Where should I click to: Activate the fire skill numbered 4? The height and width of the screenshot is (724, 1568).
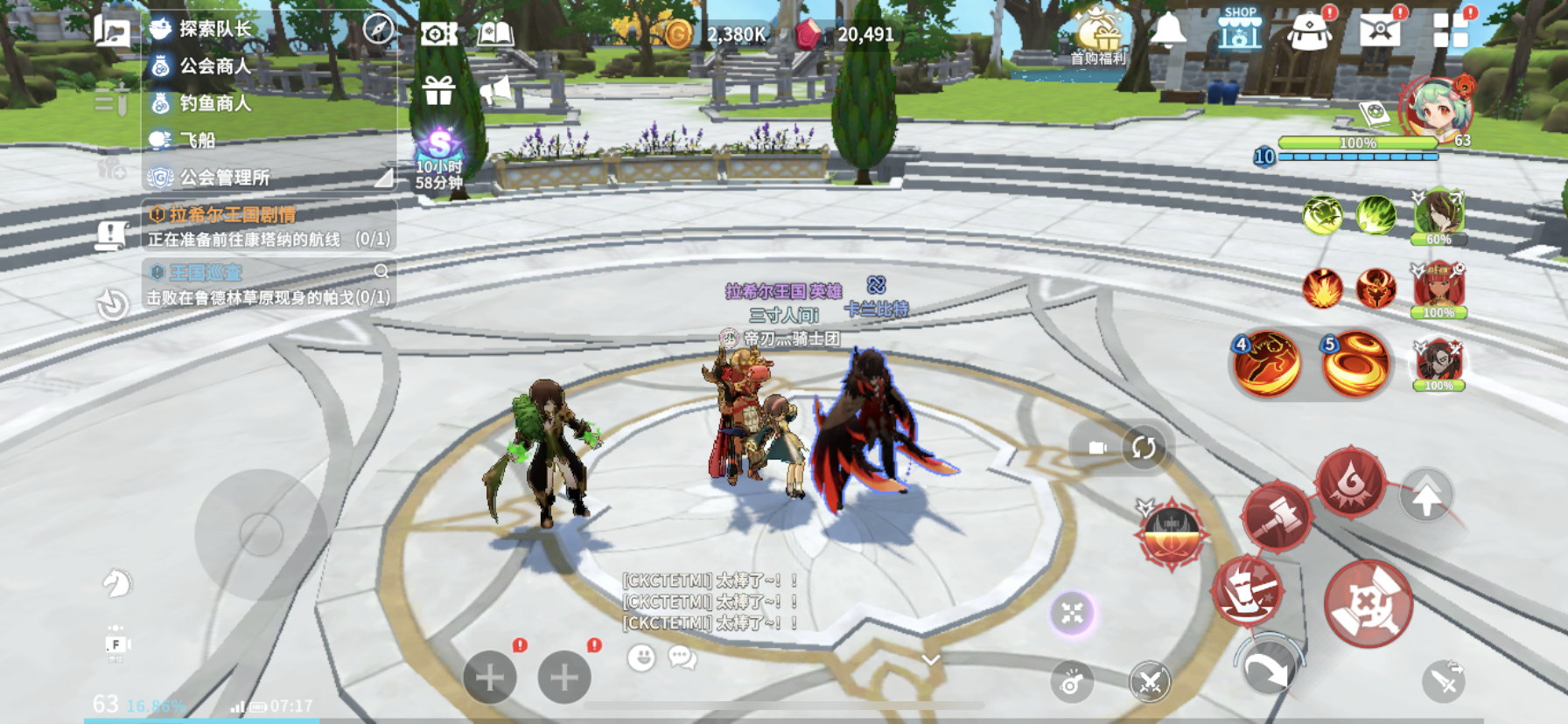(1266, 365)
